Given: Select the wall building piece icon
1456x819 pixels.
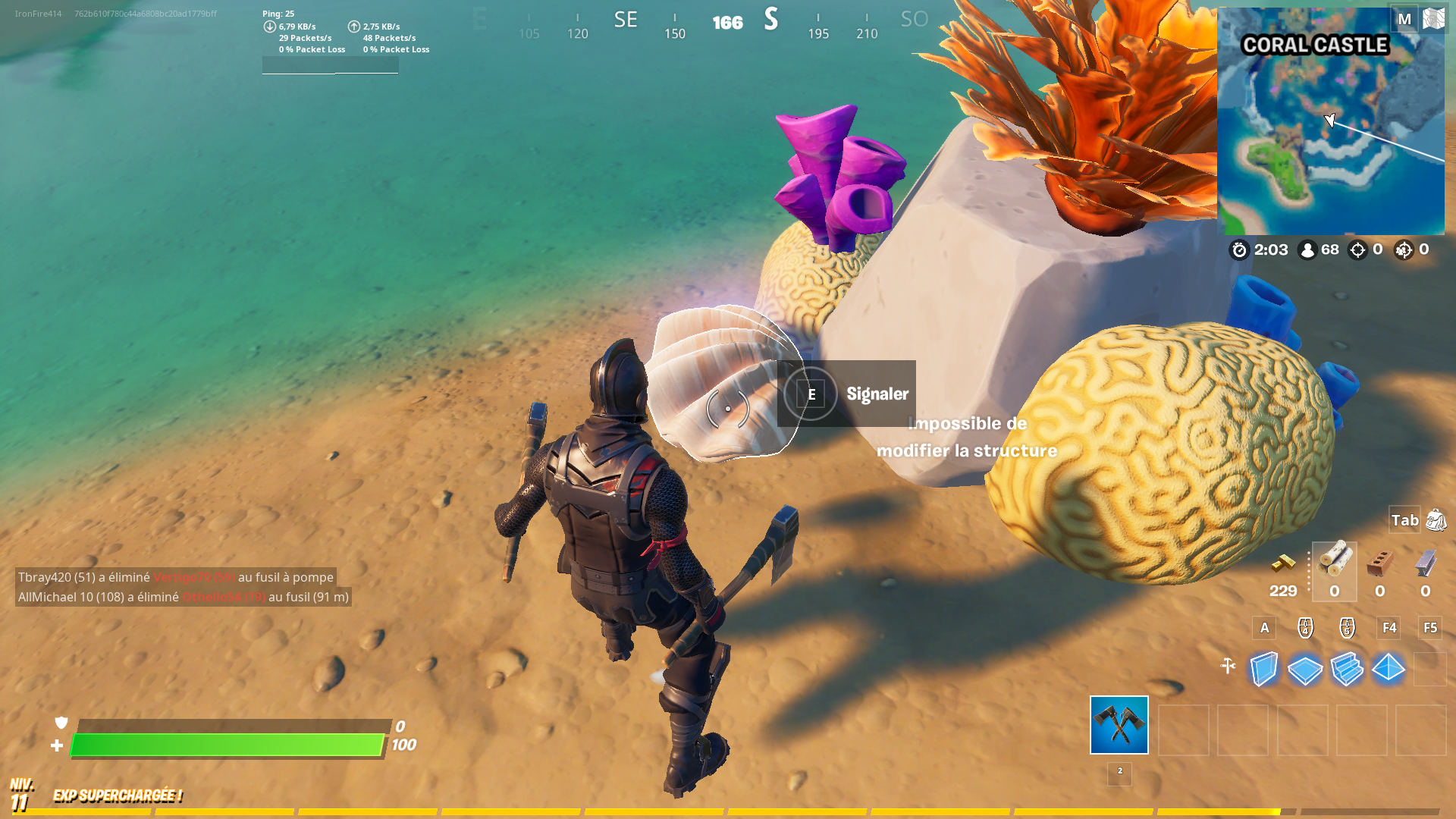Looking at the screenshot, I should point(1263,669).
